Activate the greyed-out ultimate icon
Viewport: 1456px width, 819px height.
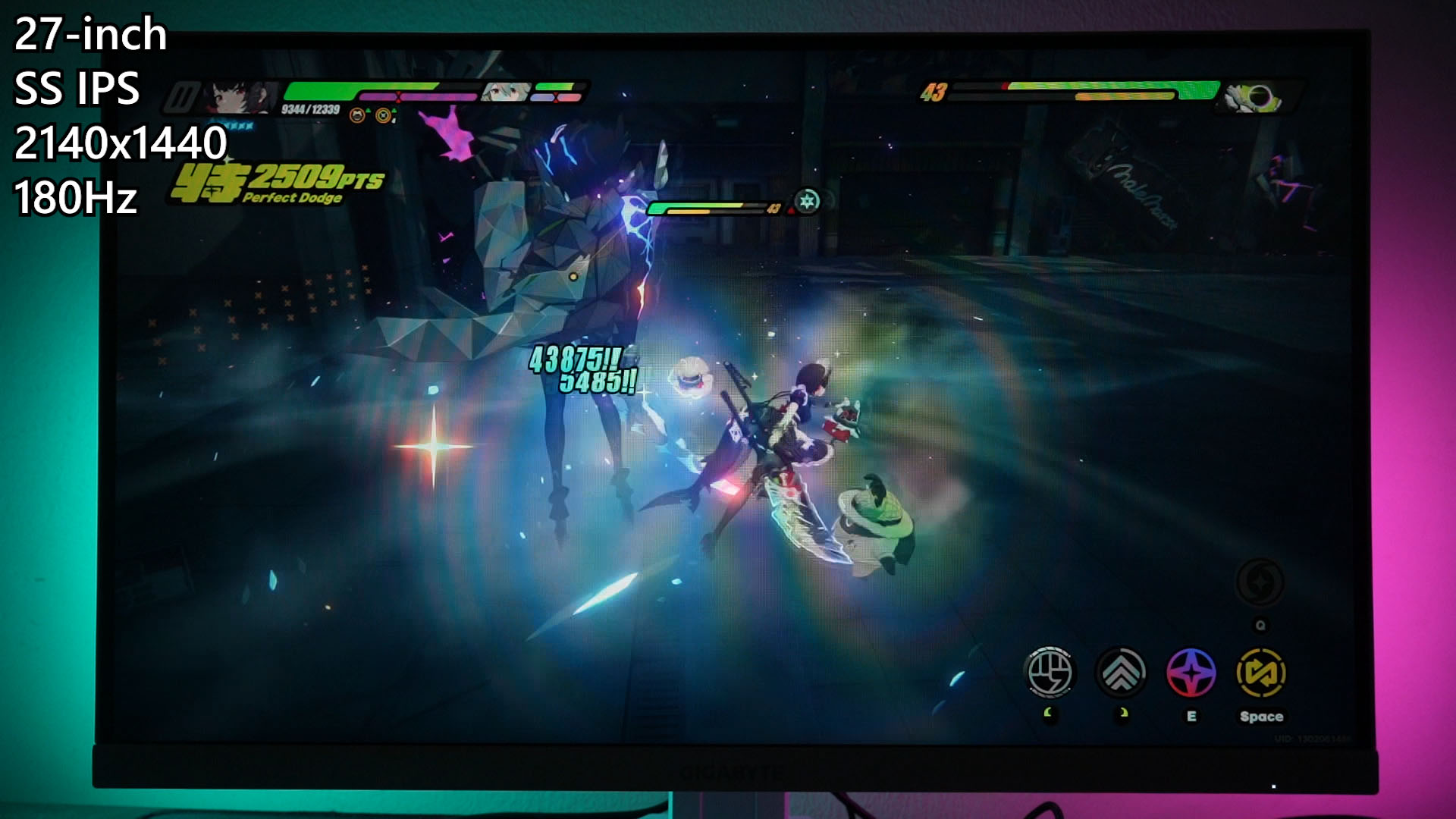pos(1260,583)
